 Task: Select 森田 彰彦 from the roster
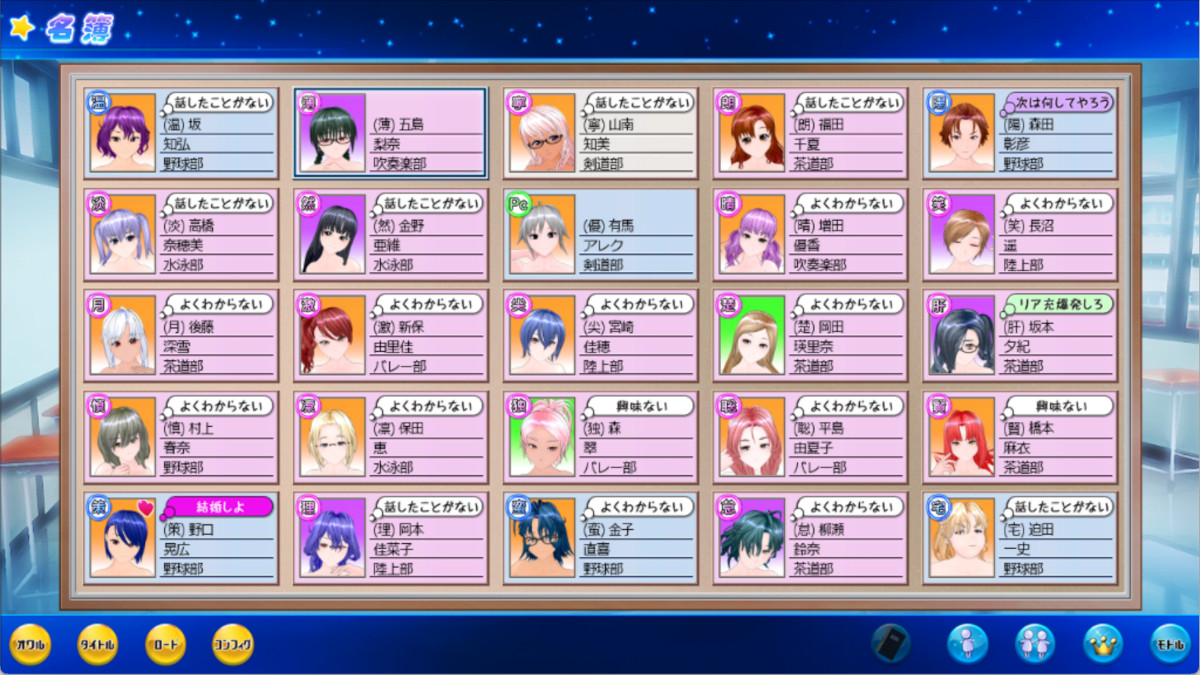1020,133
